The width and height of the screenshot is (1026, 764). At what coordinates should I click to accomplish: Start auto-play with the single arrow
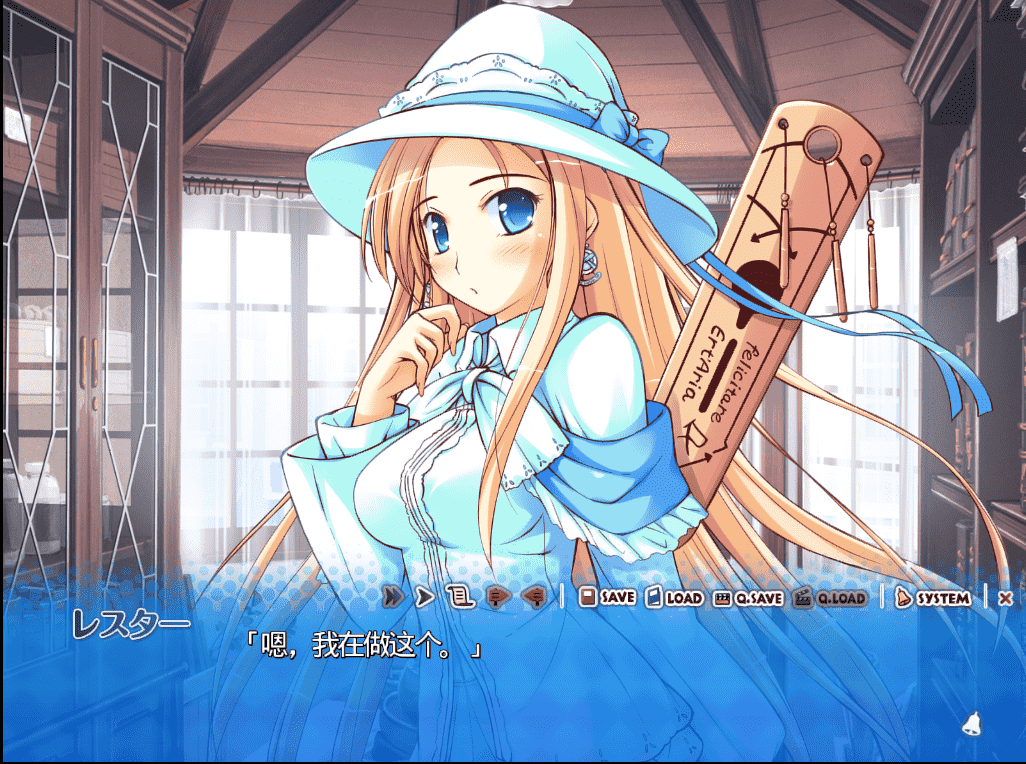click(x=425, y=597)
